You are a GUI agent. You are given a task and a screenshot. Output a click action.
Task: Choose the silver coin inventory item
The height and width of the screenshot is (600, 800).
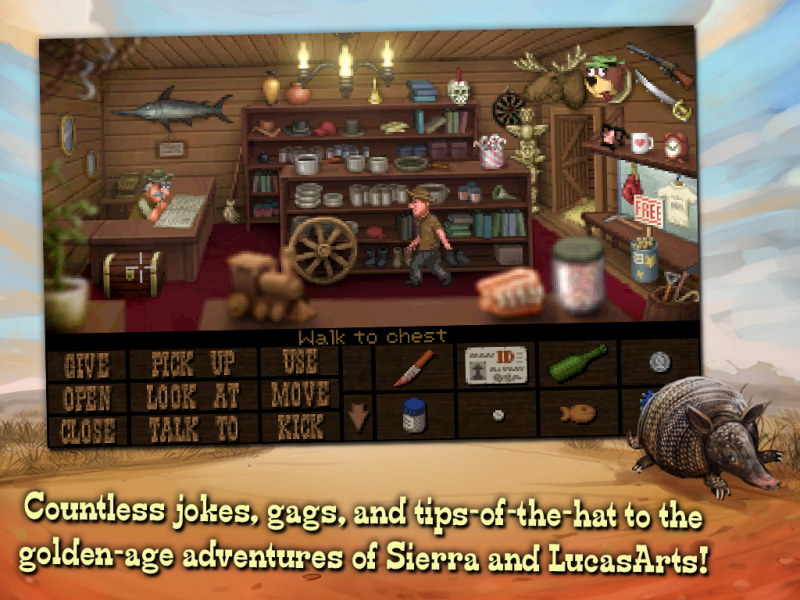pyautogui.click(x=659, y=361)
